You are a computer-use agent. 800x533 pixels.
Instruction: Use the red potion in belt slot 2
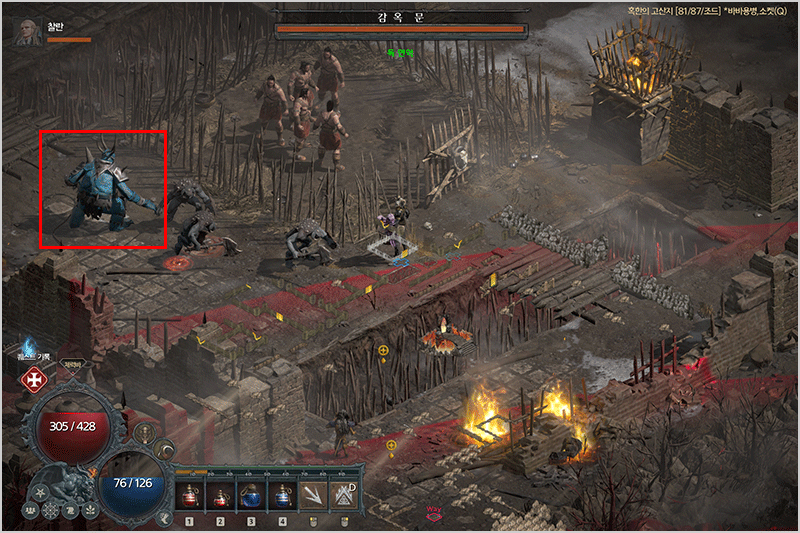(x=220, y=495)
